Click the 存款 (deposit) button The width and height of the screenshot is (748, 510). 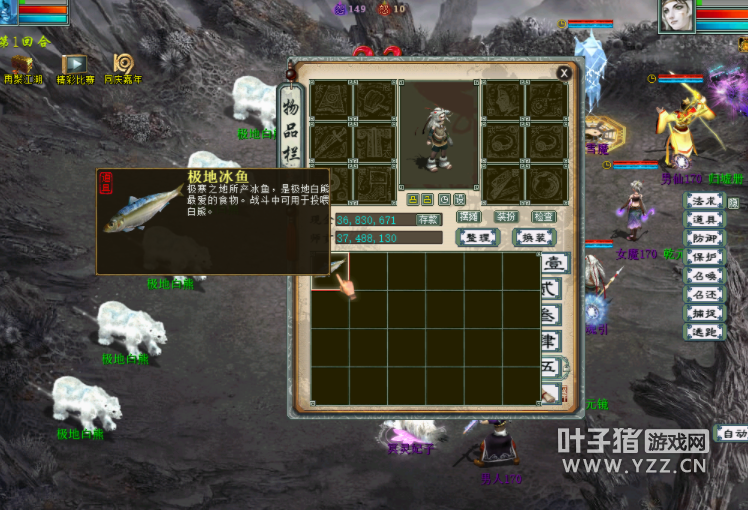pos(429,219)
